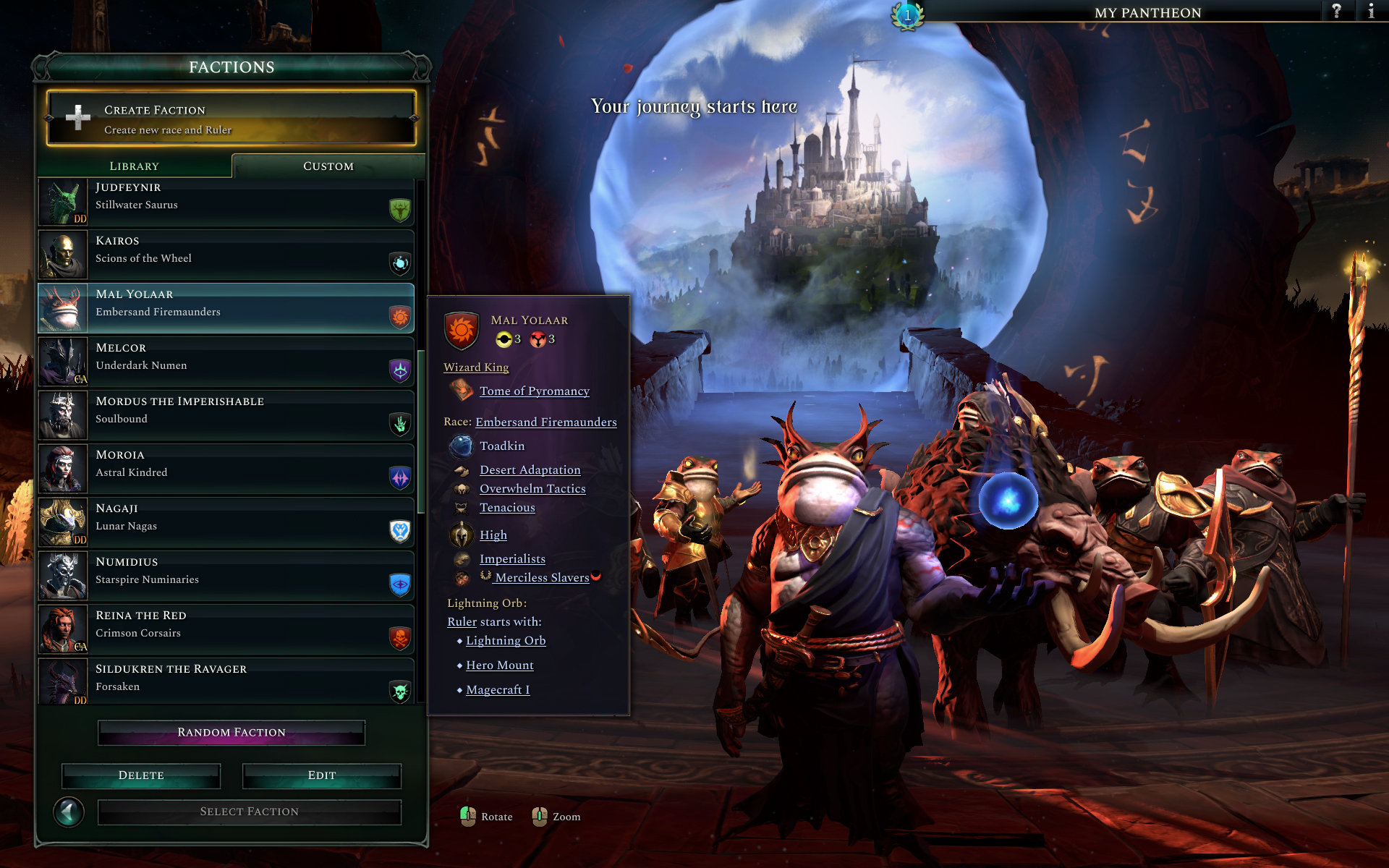Choose Kairos, Scions of the Wheel
The image size is (1389, 868).
pyautogui.click(x=226, y=255)
